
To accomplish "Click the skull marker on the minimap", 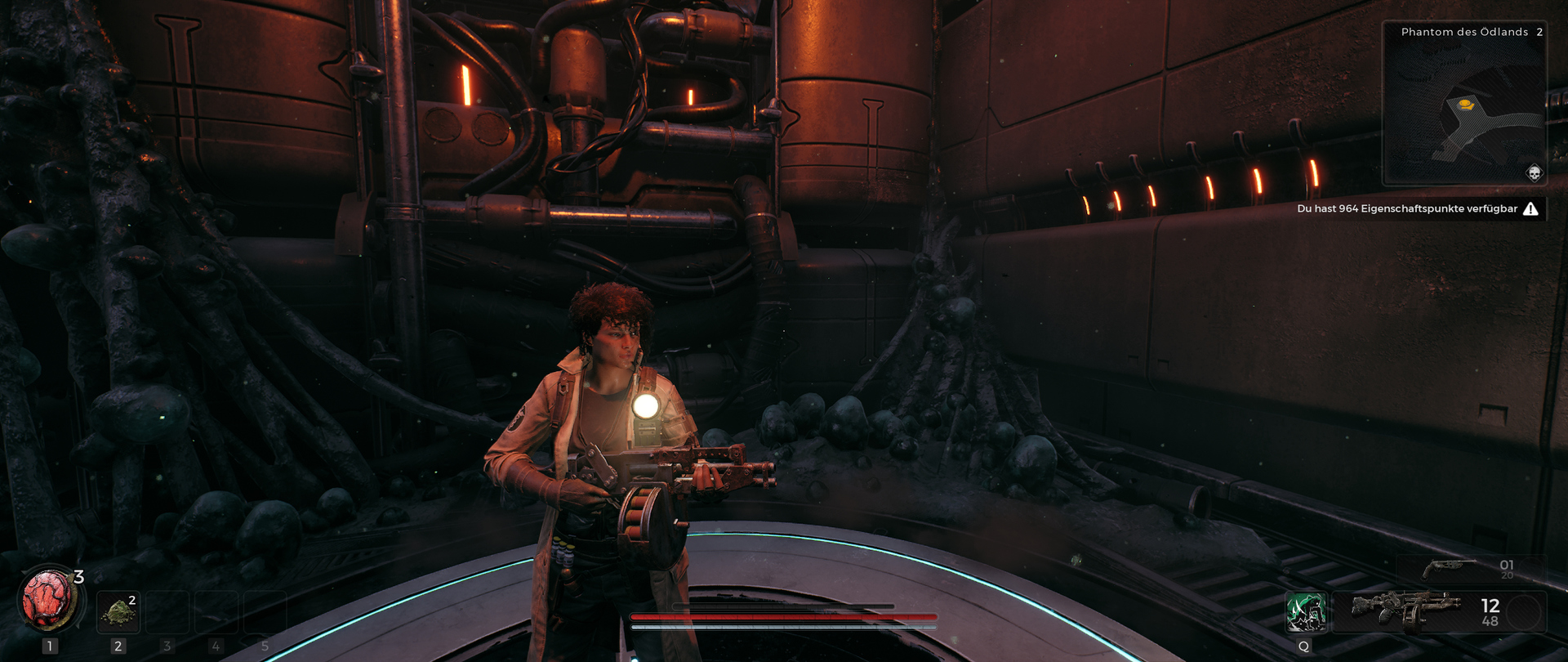I will click(1534, 172).
